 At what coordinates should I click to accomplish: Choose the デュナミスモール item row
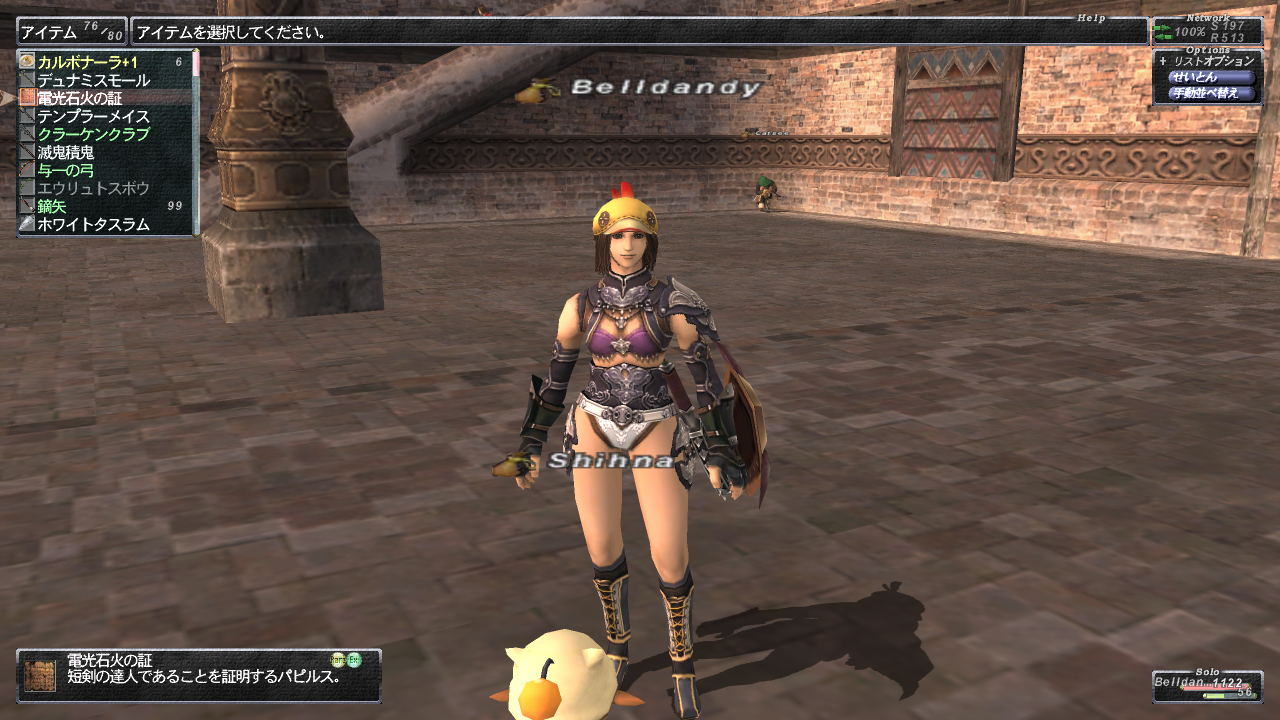[93, 80]
